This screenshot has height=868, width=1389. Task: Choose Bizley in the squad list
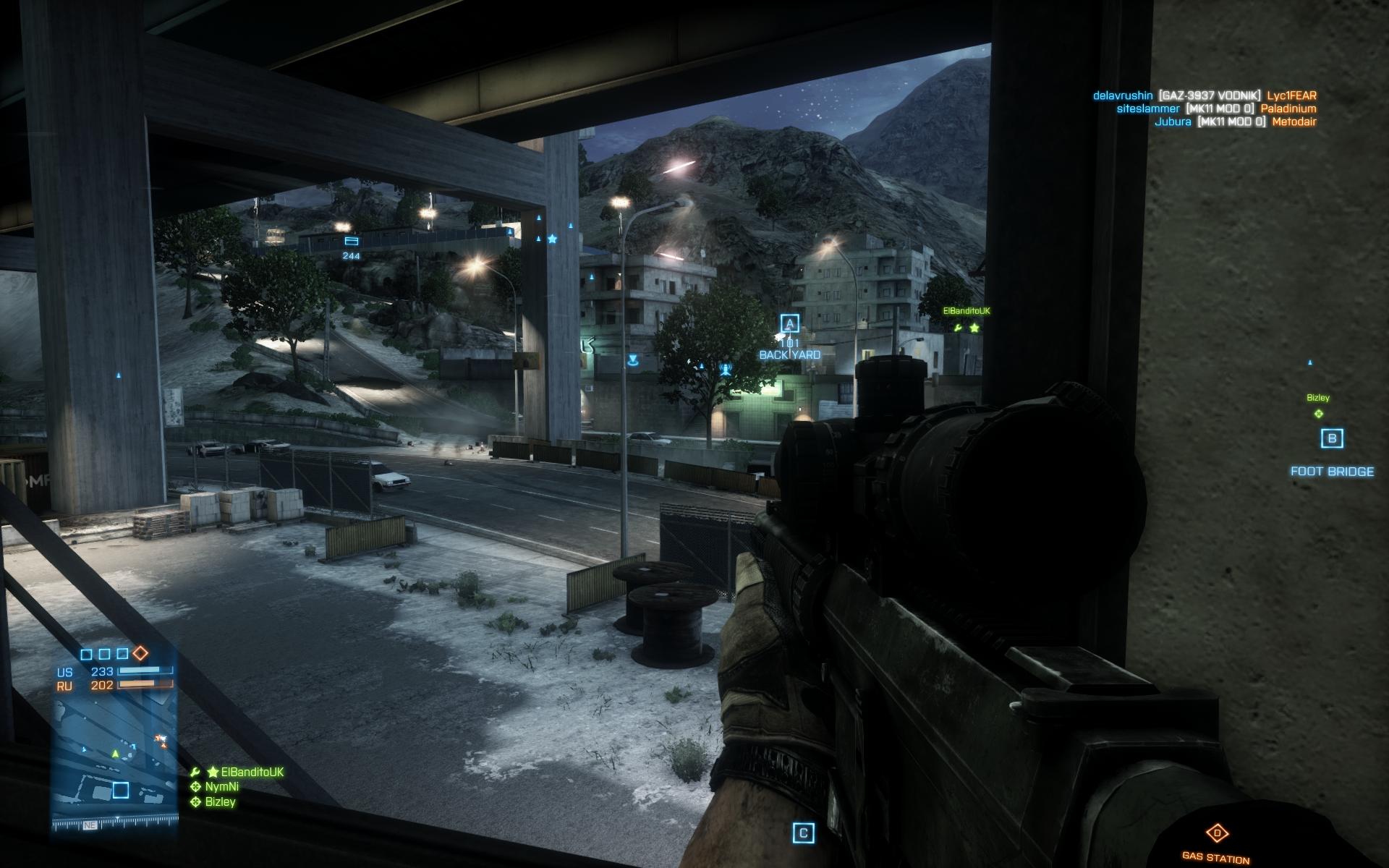tap(220, 801)
